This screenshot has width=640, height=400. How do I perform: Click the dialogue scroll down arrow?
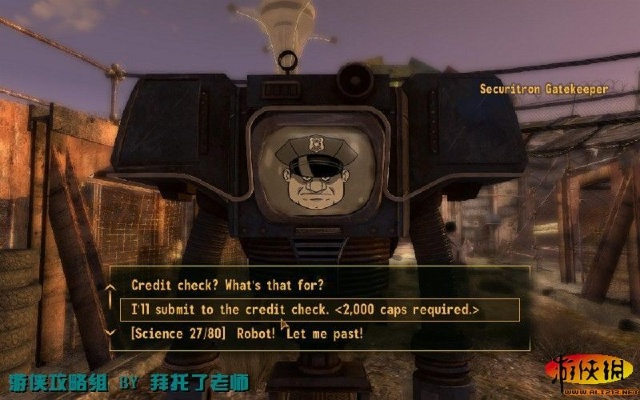110,333
